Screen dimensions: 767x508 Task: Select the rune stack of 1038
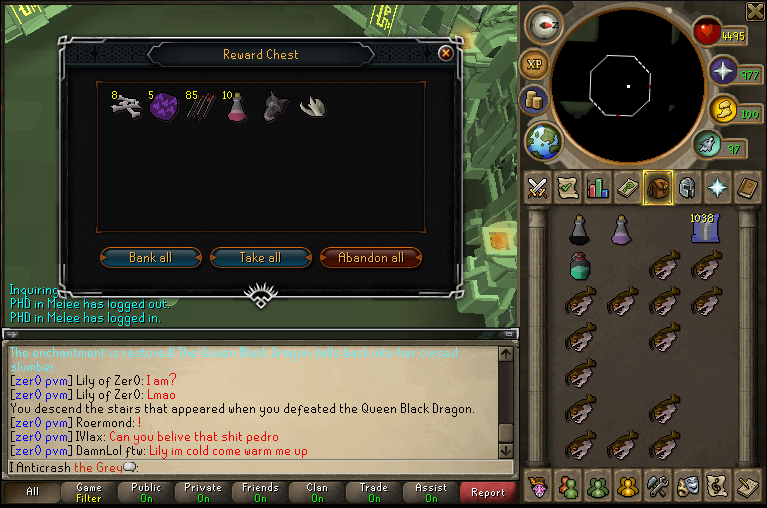[705, 229]
